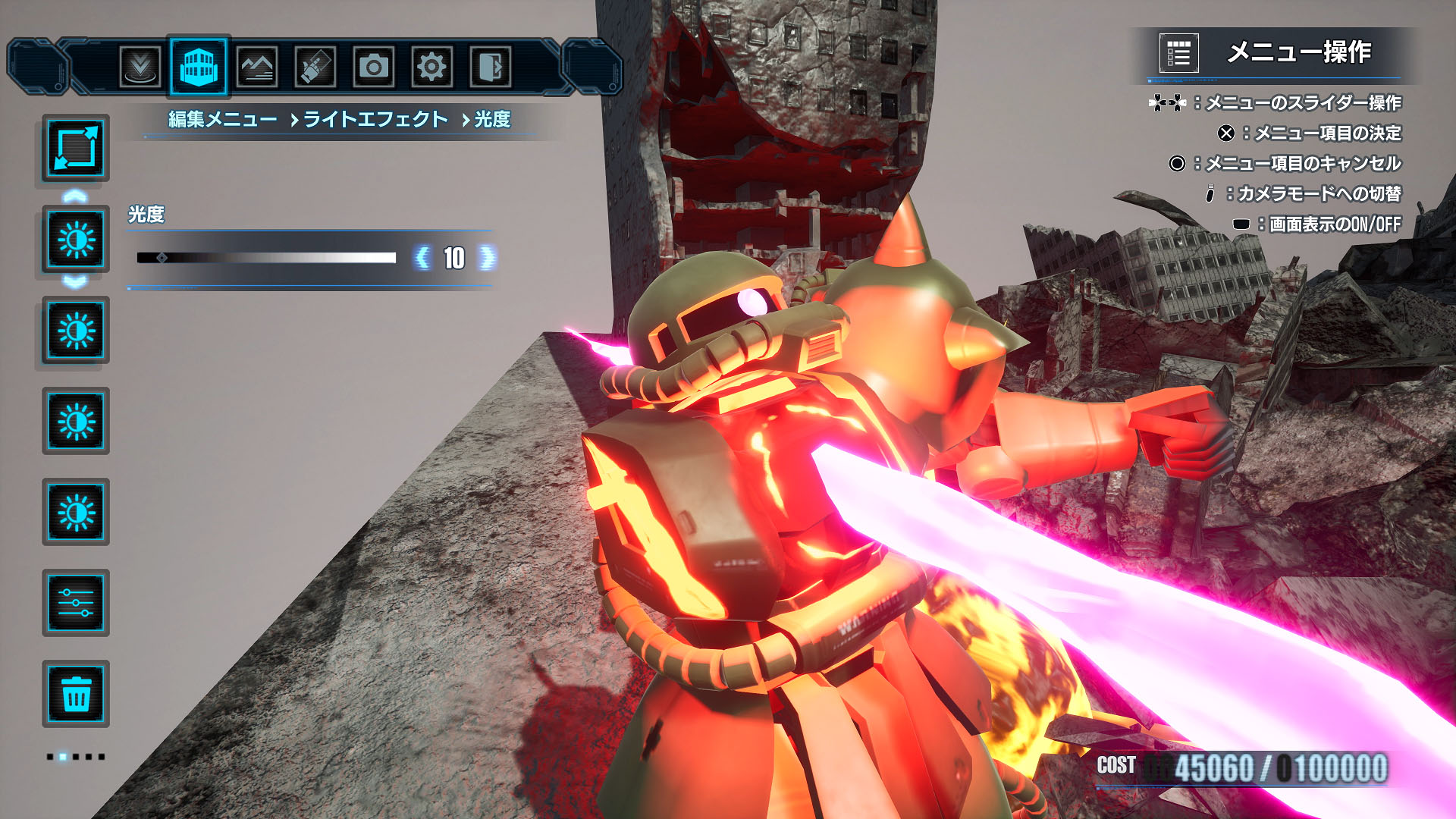Viewport: 1456px width, 819px height.
Task: Select the blue building tab
Action: coord(199,67)
